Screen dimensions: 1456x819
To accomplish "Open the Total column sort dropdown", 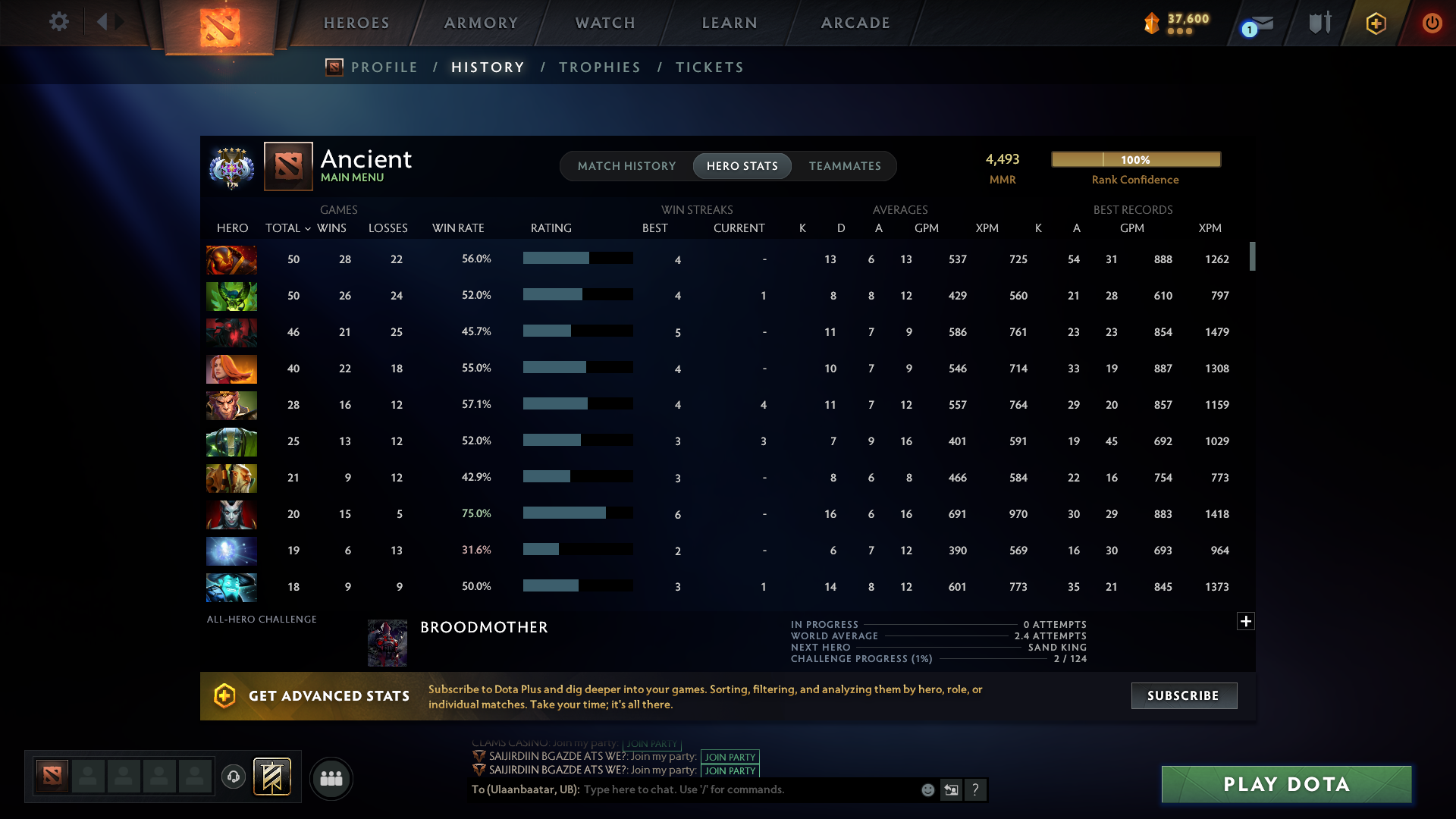I will [287, 227].
